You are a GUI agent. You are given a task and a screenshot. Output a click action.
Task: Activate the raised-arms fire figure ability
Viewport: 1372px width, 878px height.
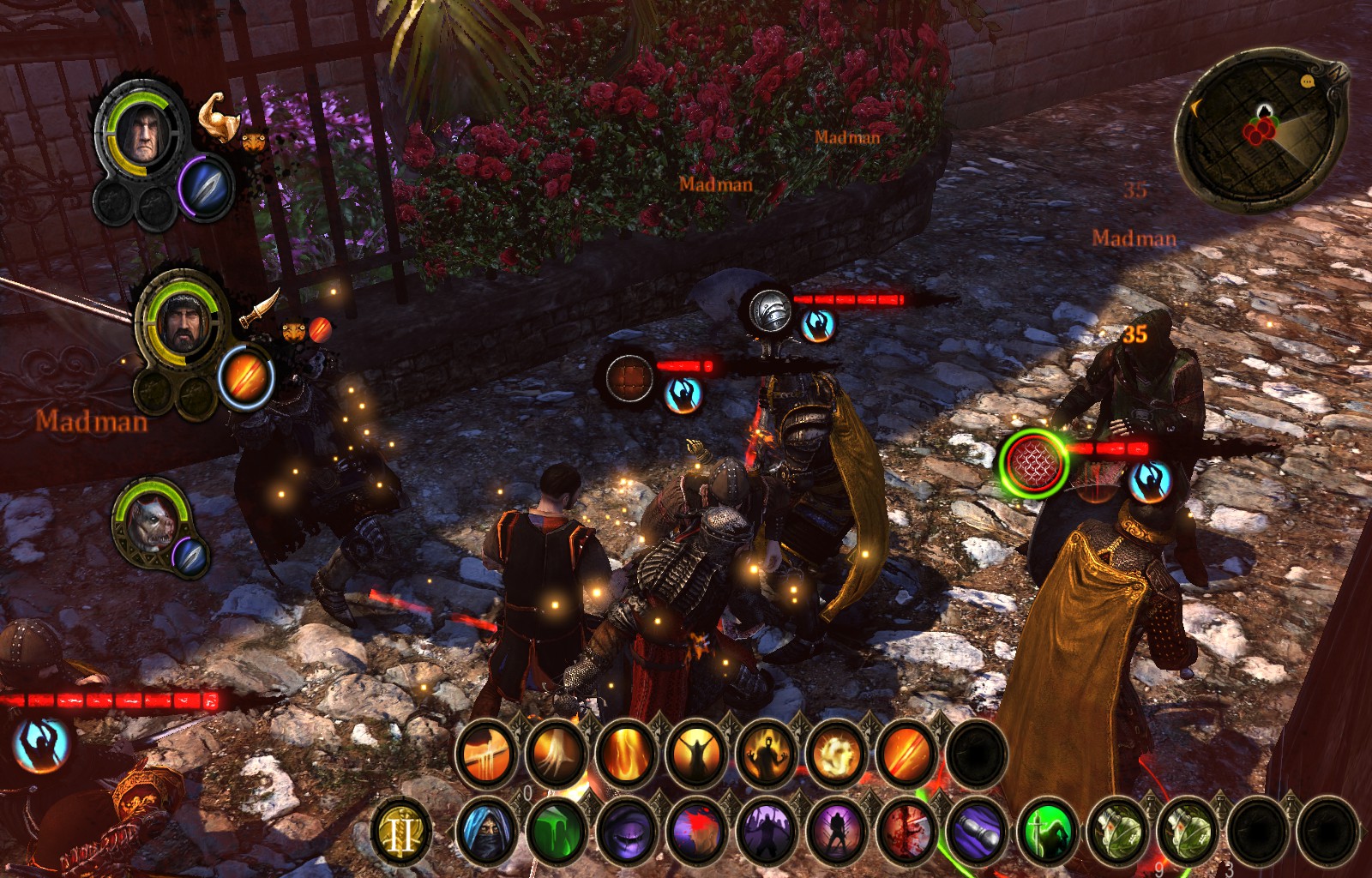pyautogui.click(x=696, y=755)
